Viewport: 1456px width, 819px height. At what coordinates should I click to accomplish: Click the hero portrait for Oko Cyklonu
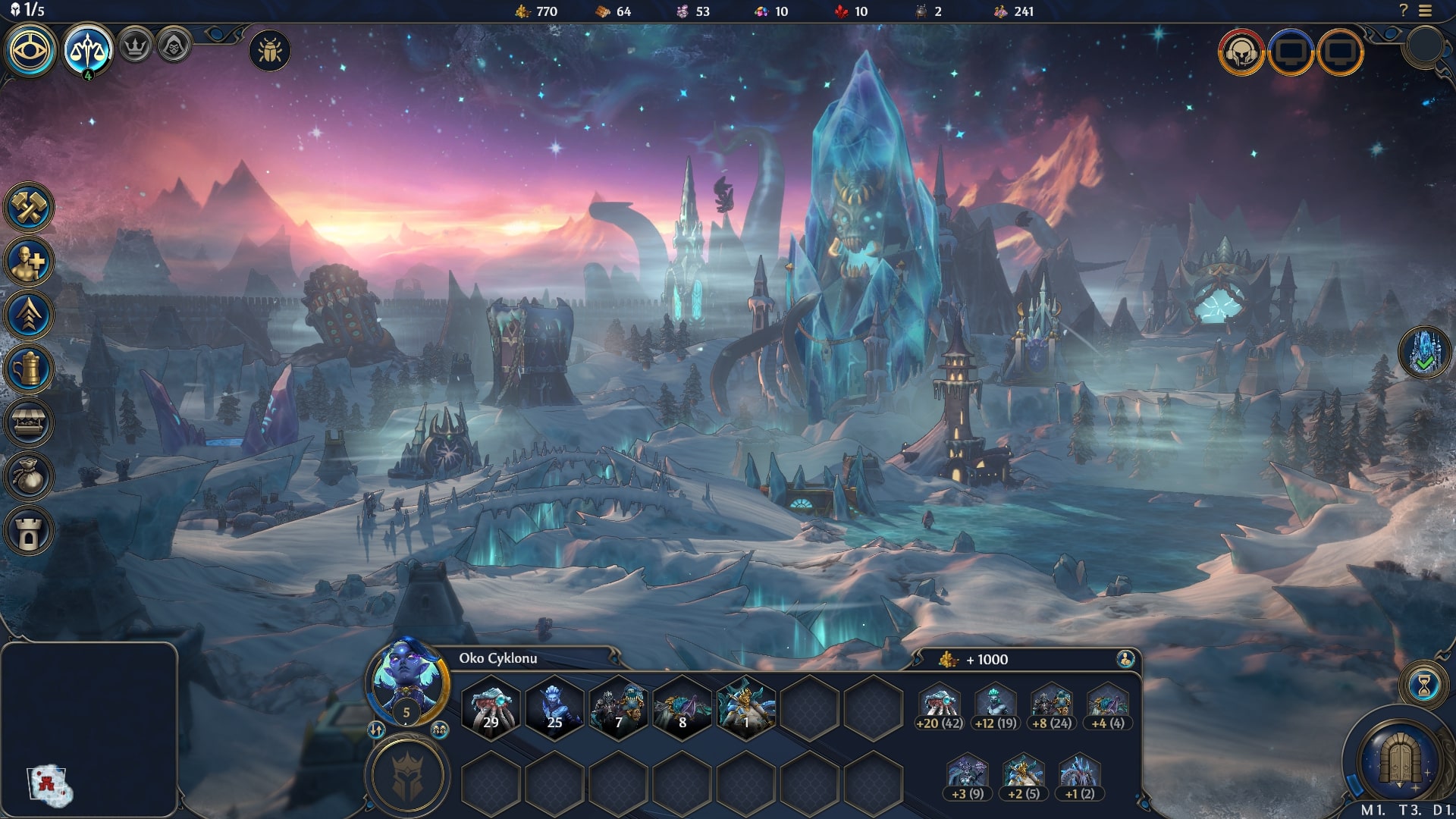[x=407, y=679]
